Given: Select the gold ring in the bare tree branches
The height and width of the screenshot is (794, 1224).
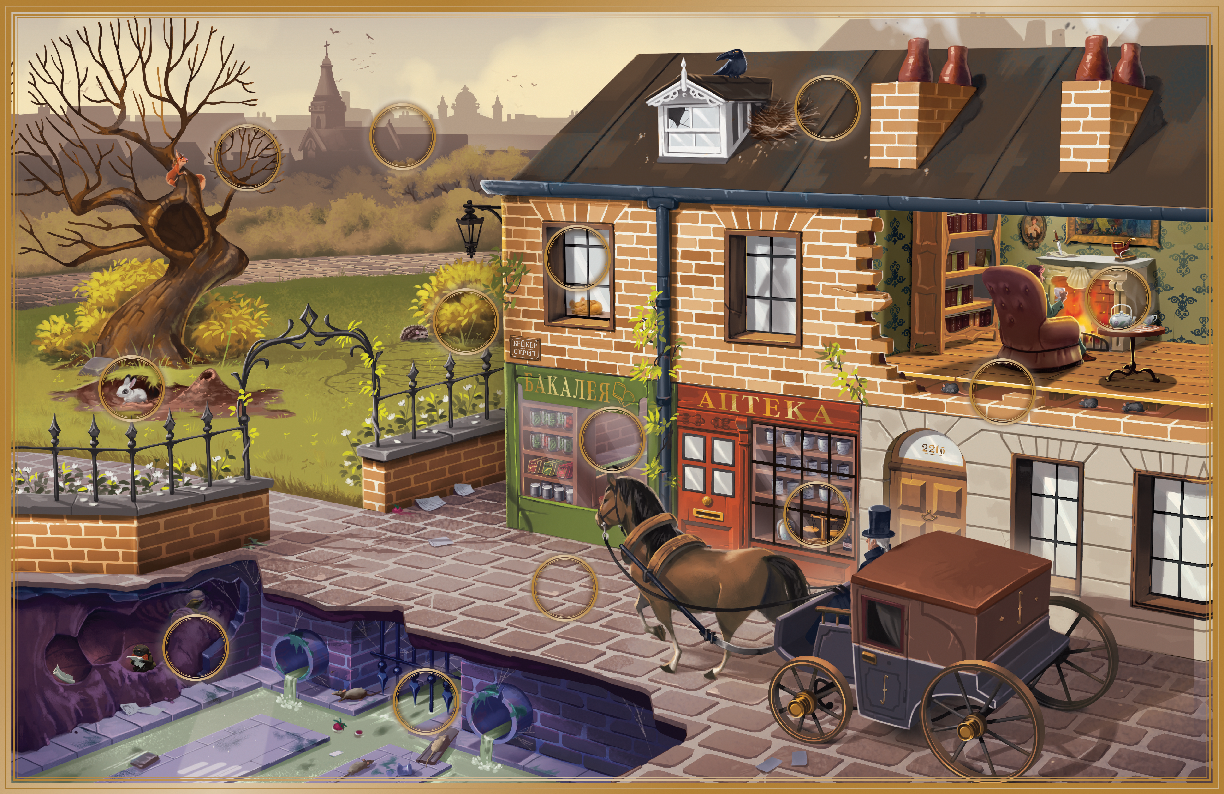Looking at the screenshot, I should [247, 157].
